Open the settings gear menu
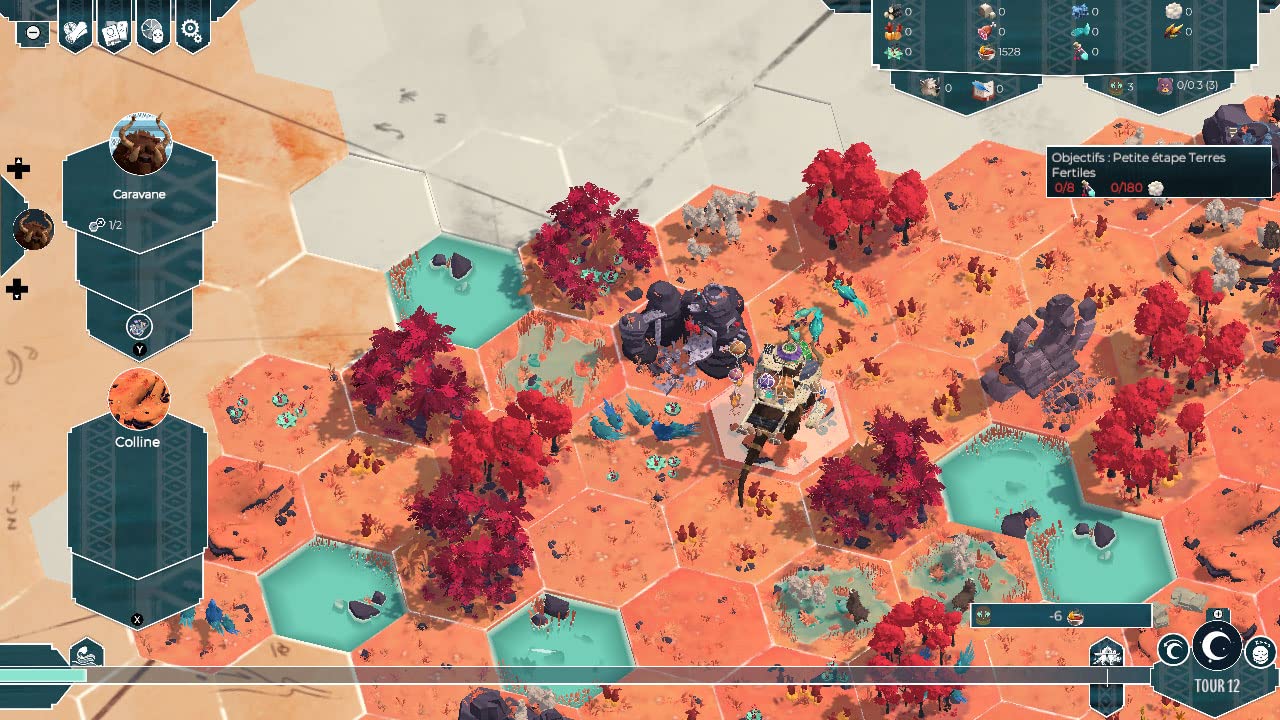The height and width of the screenshot is (720, 1280). 192,31
